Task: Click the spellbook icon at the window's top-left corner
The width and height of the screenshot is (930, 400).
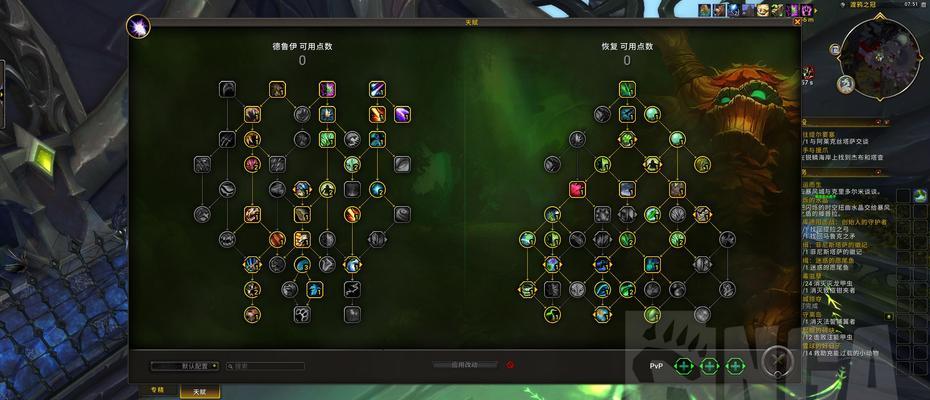Action: coord(137,25)
